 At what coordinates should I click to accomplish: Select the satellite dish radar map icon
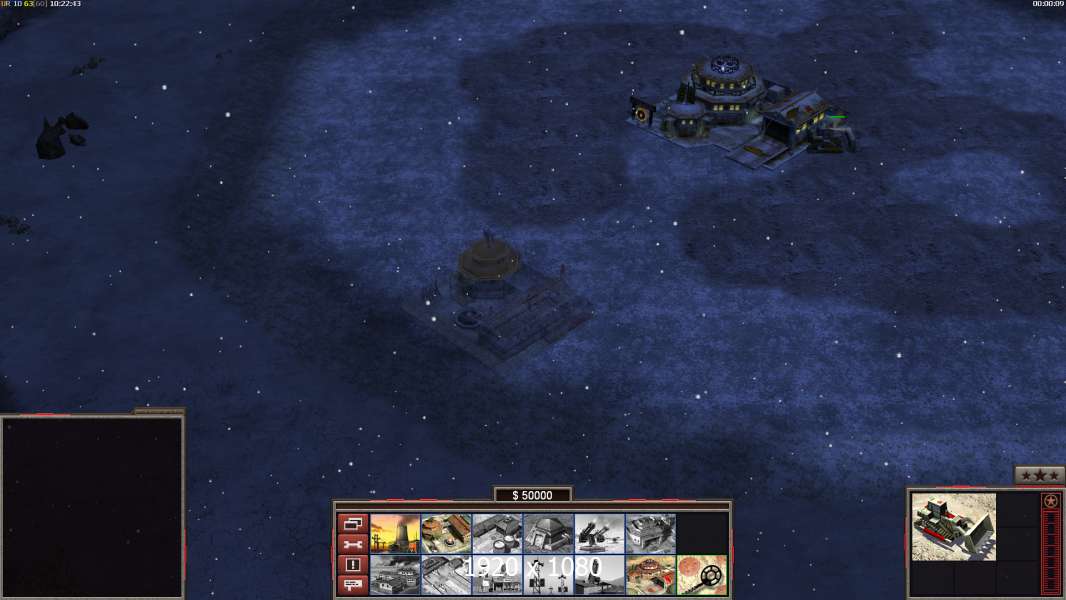701,575
